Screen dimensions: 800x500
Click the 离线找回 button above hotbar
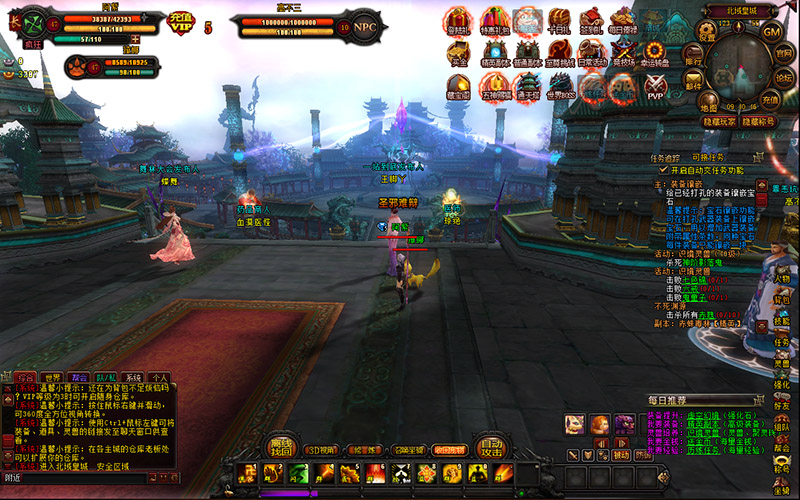pos(279,446)
